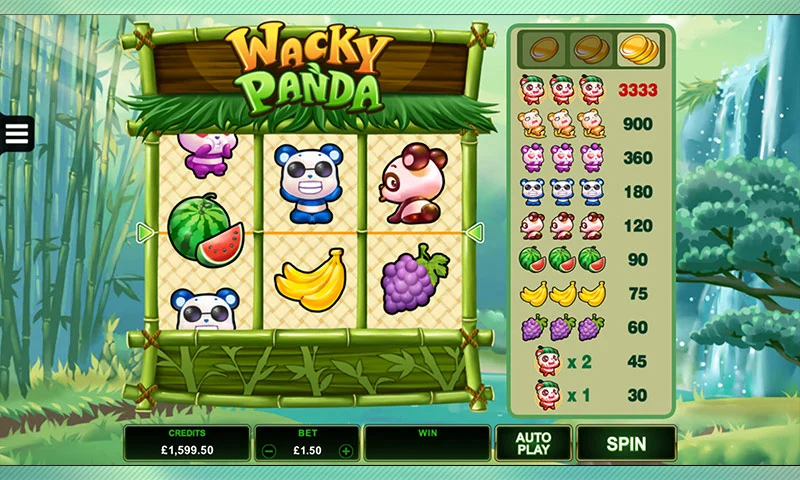The image size is (800, 480).
Task: Increase the bet with the plus button
Action: click(x=346, y=451)
